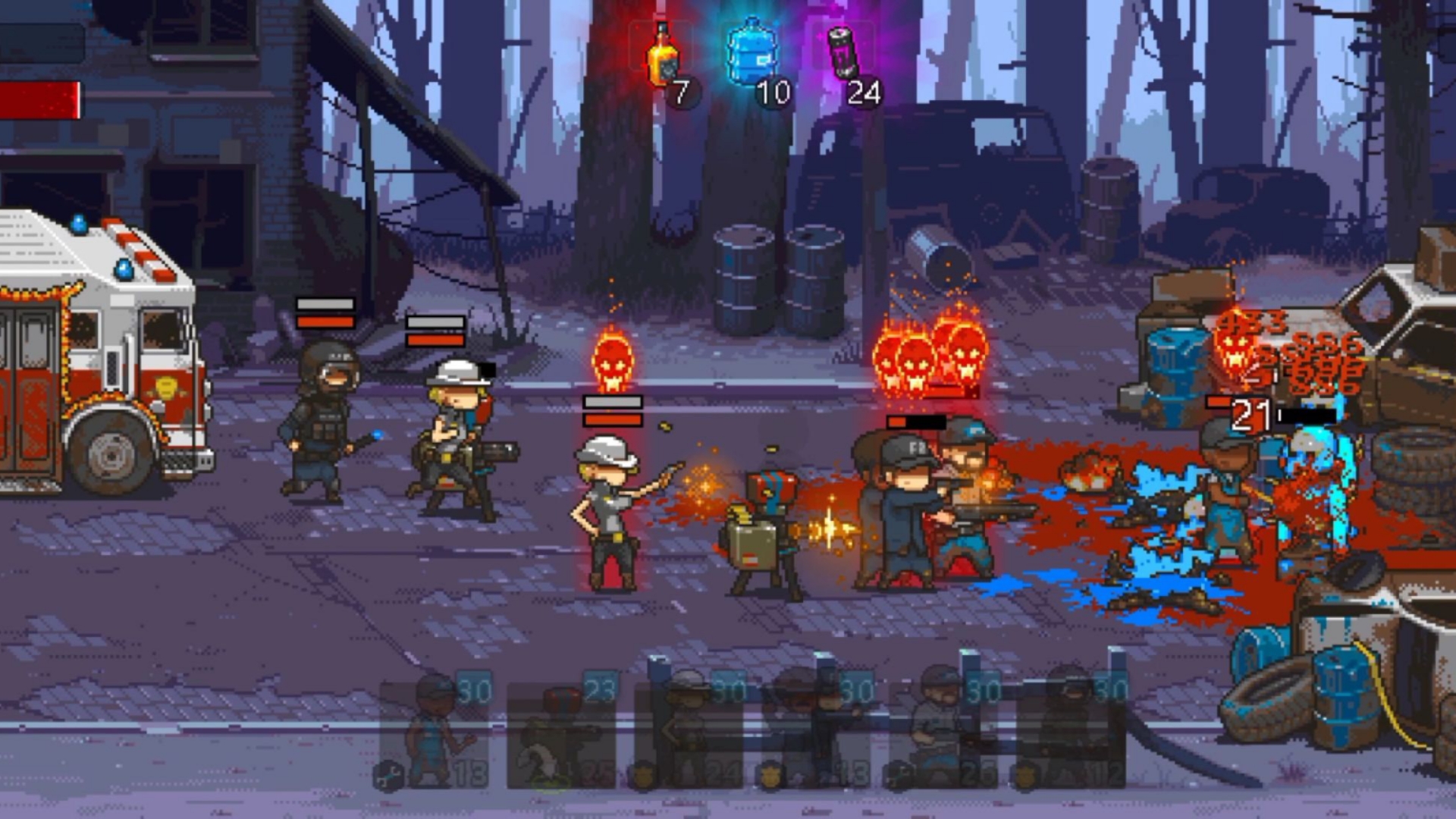Select the red-topped turret unit card
The image size is (1456, 819).
(561, 732)
